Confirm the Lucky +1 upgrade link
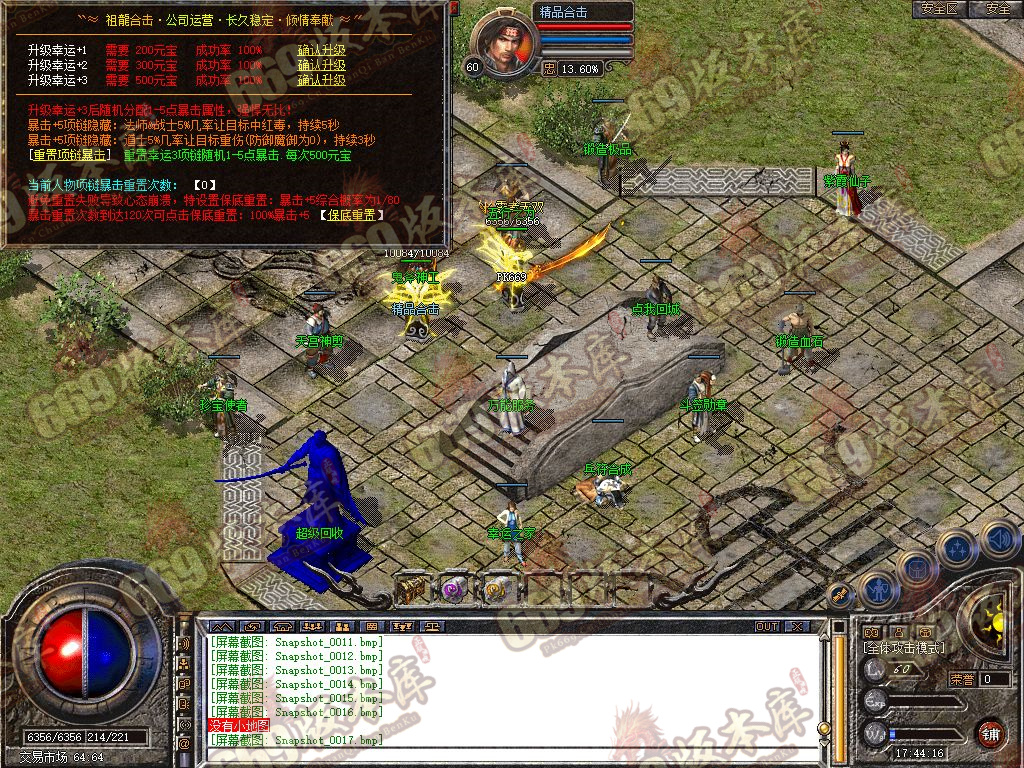Image resolution: width=1024 pixels, height=768 pixels. coord(321,50)
